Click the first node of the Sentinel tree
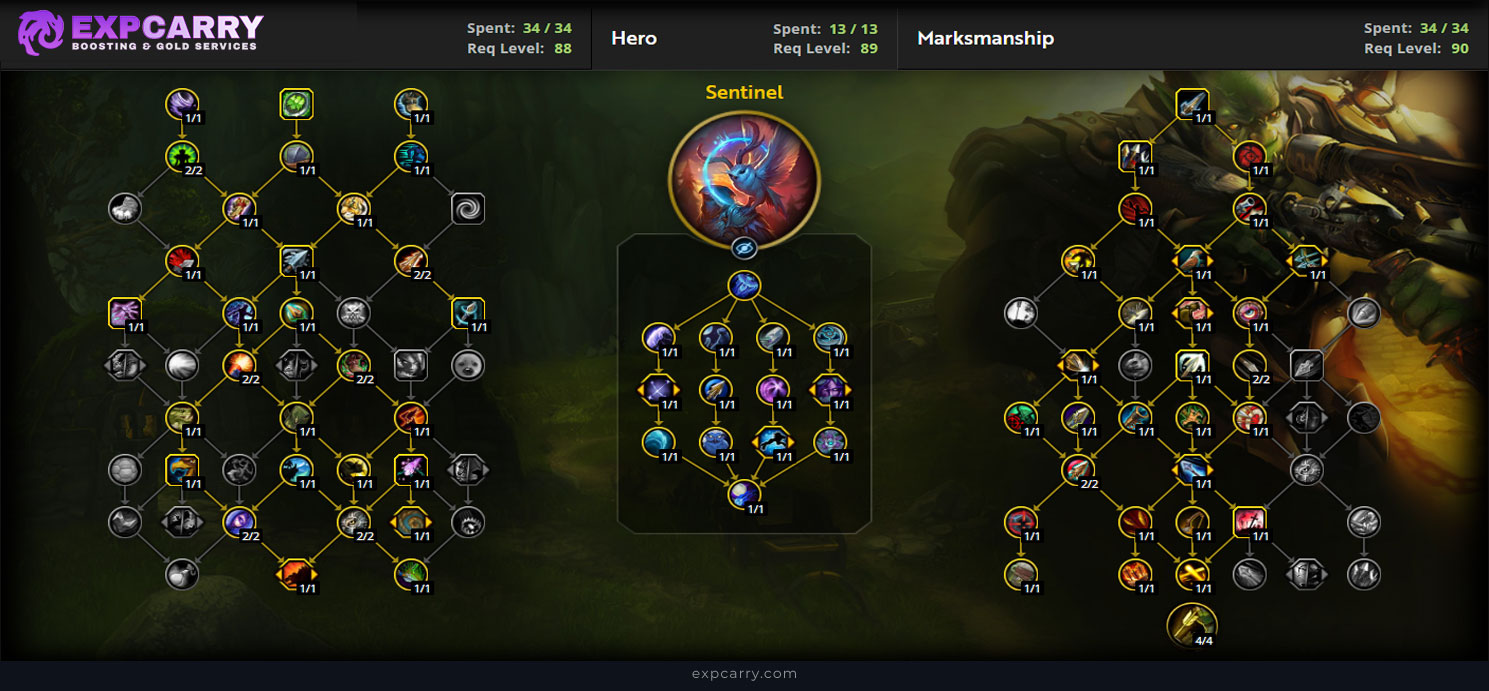 coord(744,286)
